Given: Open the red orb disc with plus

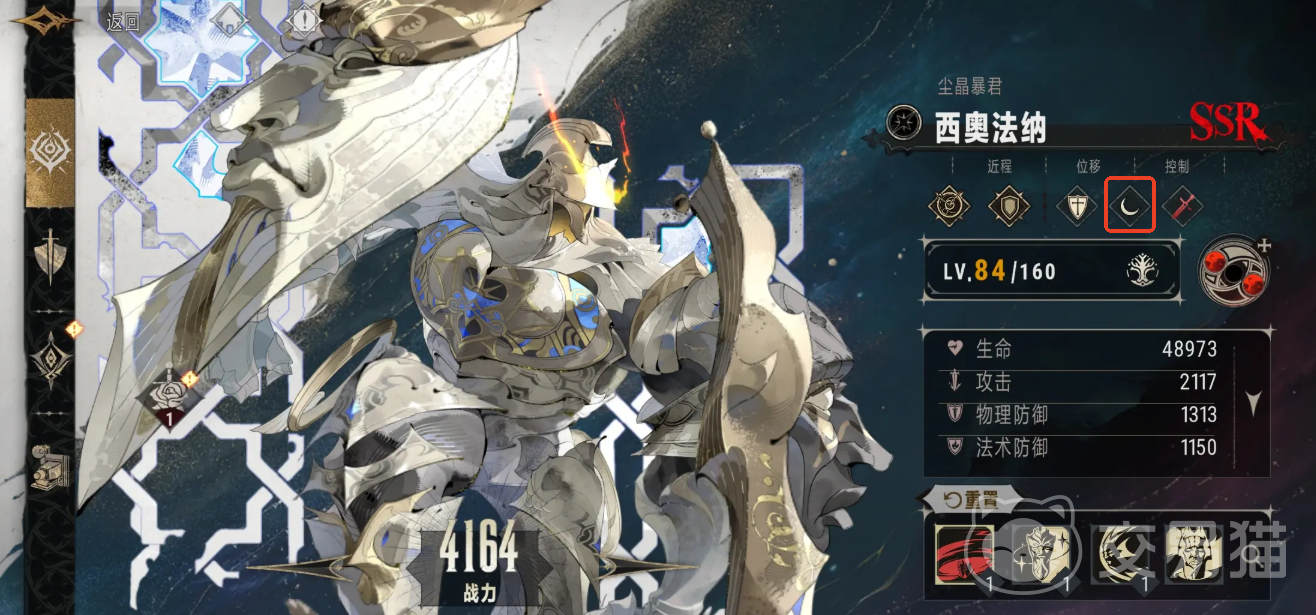Looking at the screenshot, I should coord(1234,270).
